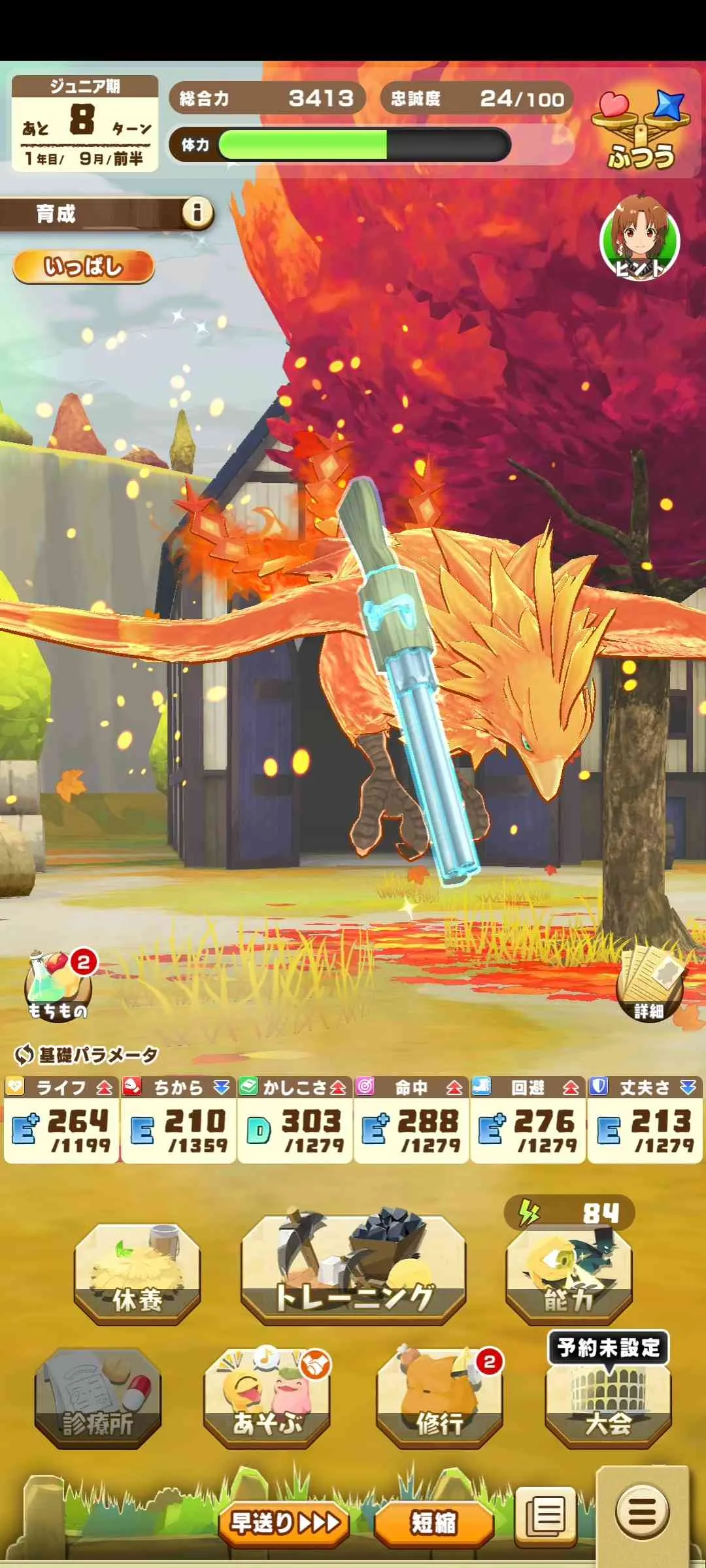Tap the 早送り fast-forward button
Screen dimensions: 706x1568
pos(284,1523)
